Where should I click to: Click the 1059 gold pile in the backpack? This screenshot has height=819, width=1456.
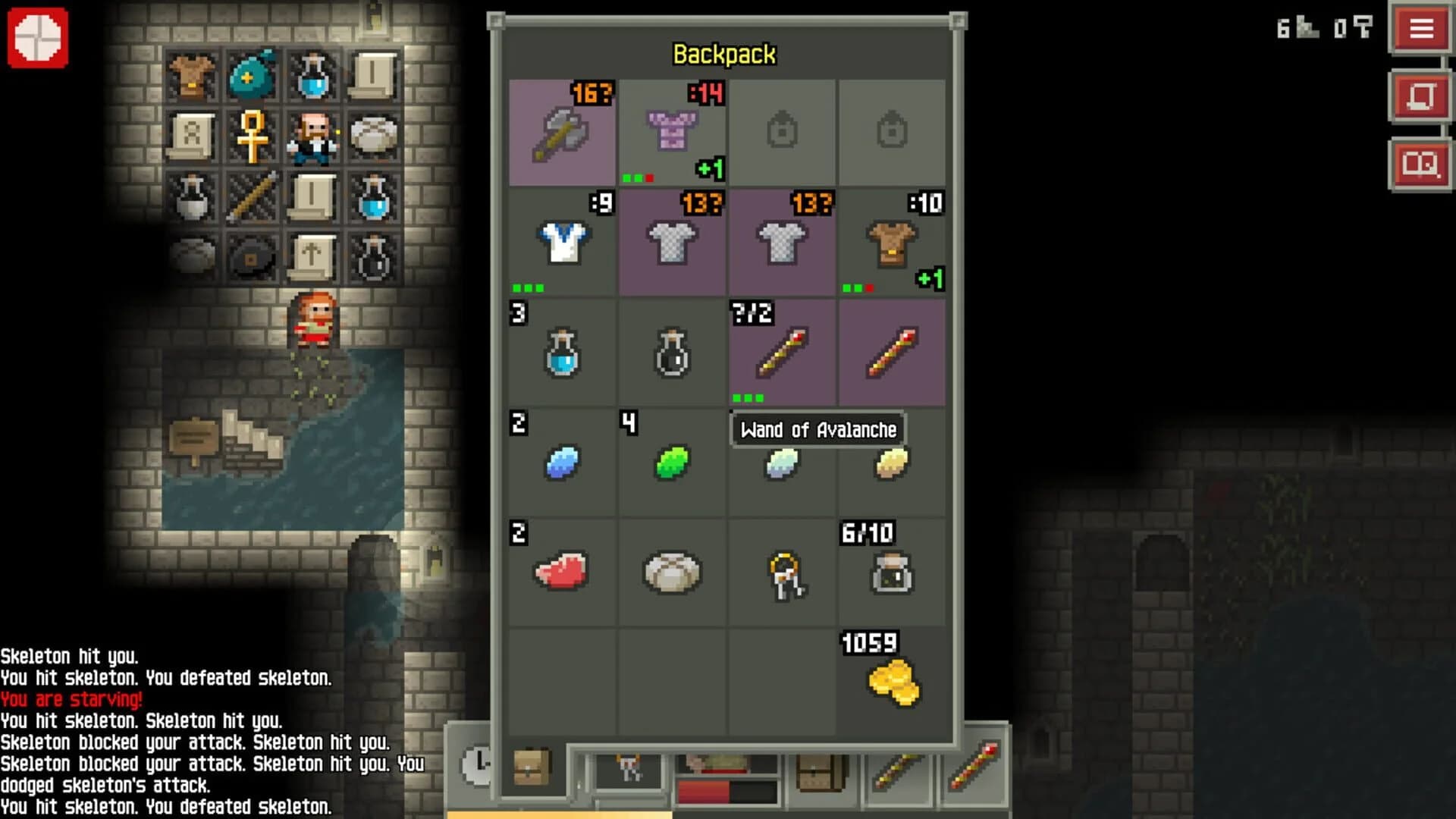coord(892,681)
